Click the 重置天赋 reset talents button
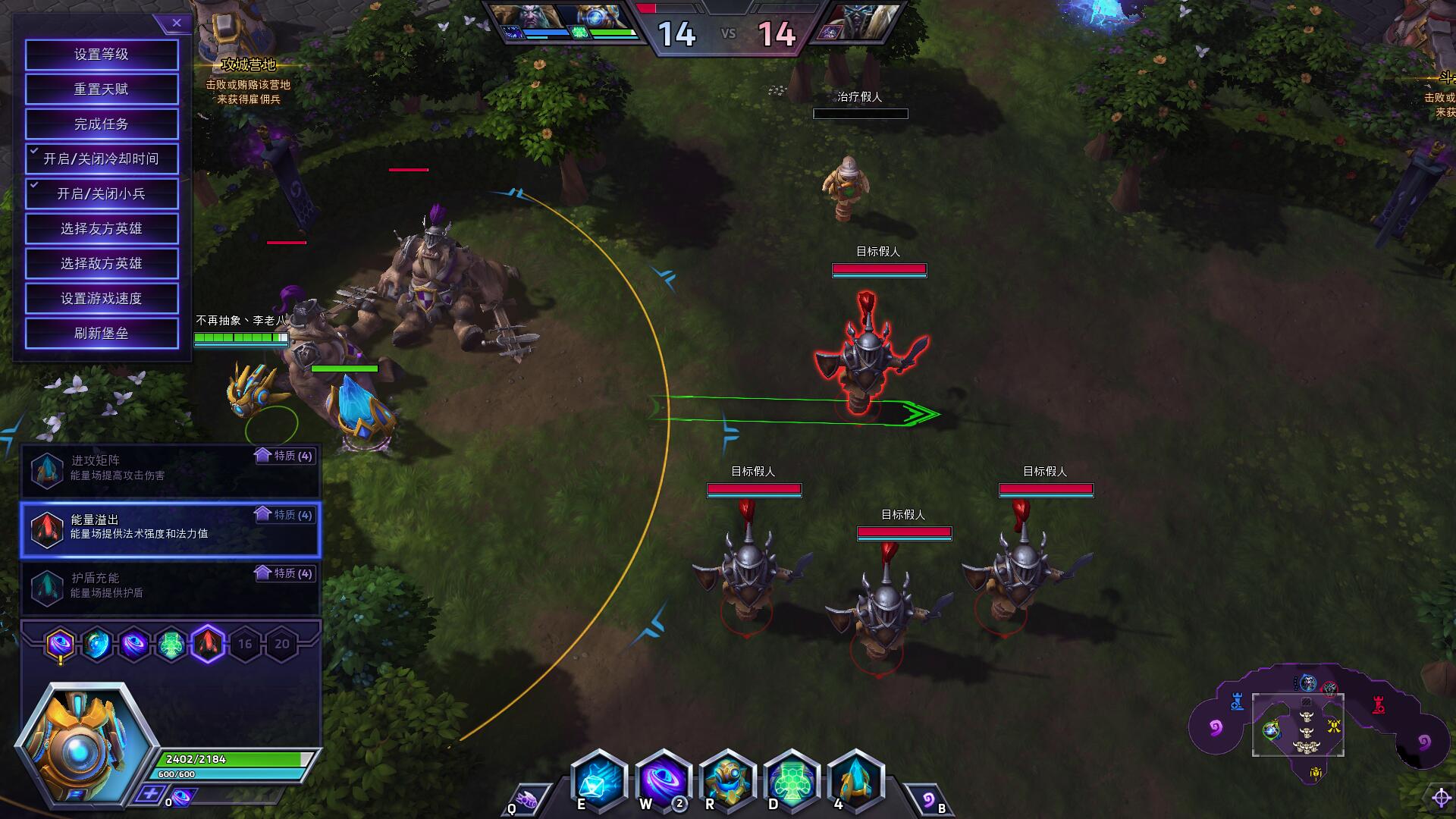 102,89
